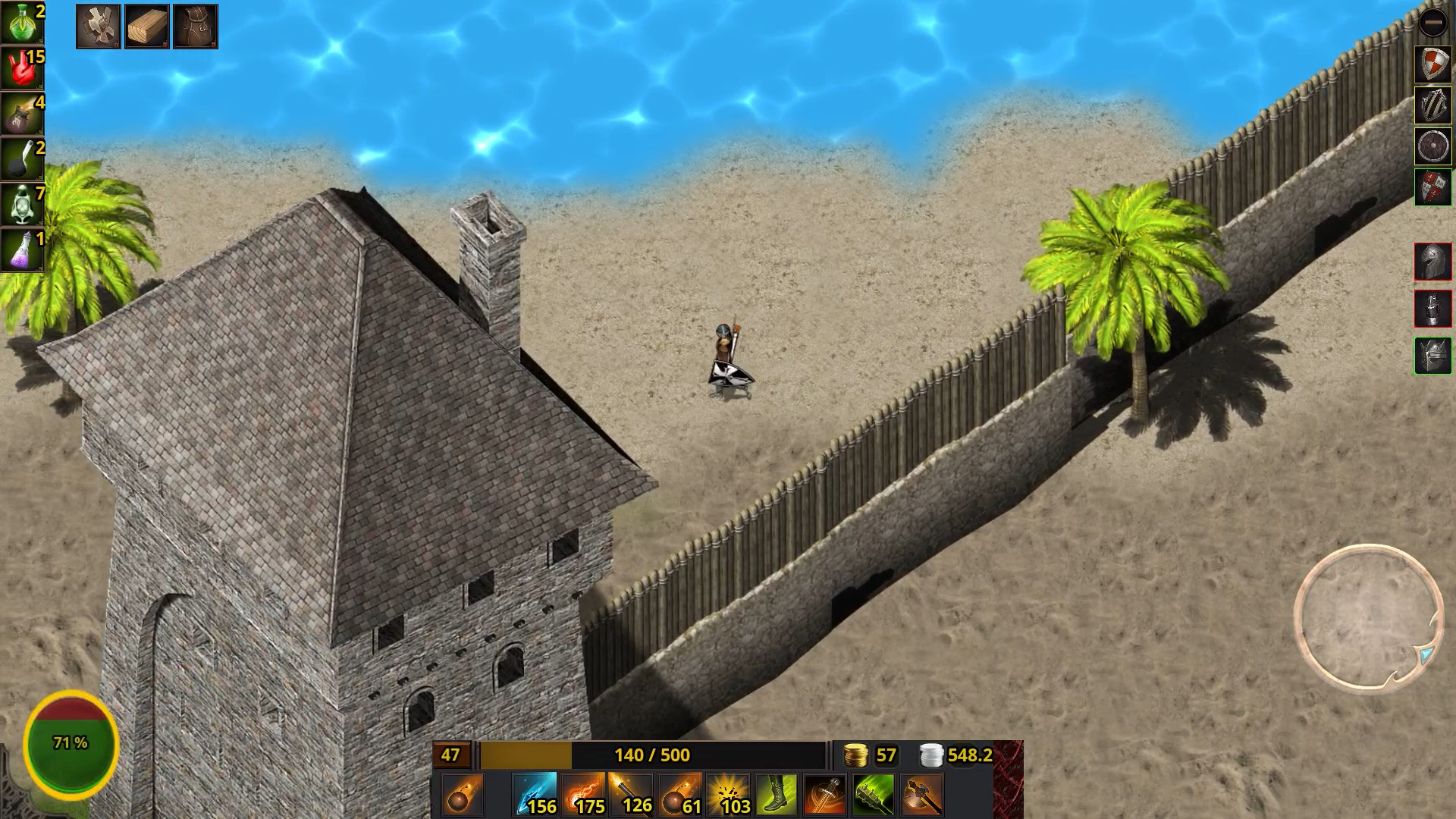The image size is (1456, 819).
Task: Trigger the spiked green mace skill
Action: point(873,794)
